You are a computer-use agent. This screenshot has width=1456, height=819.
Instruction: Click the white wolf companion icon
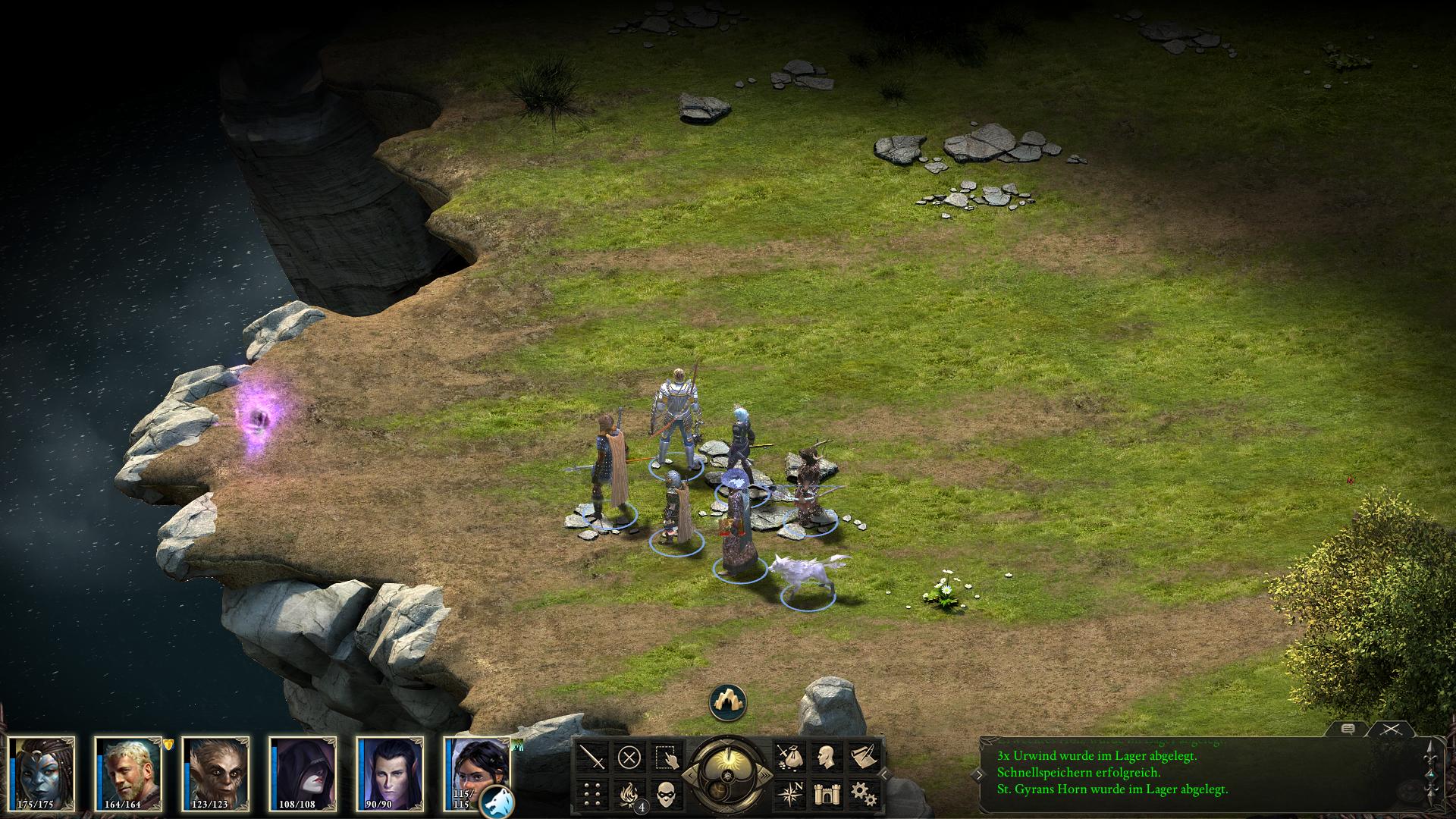tap(497, 802)
